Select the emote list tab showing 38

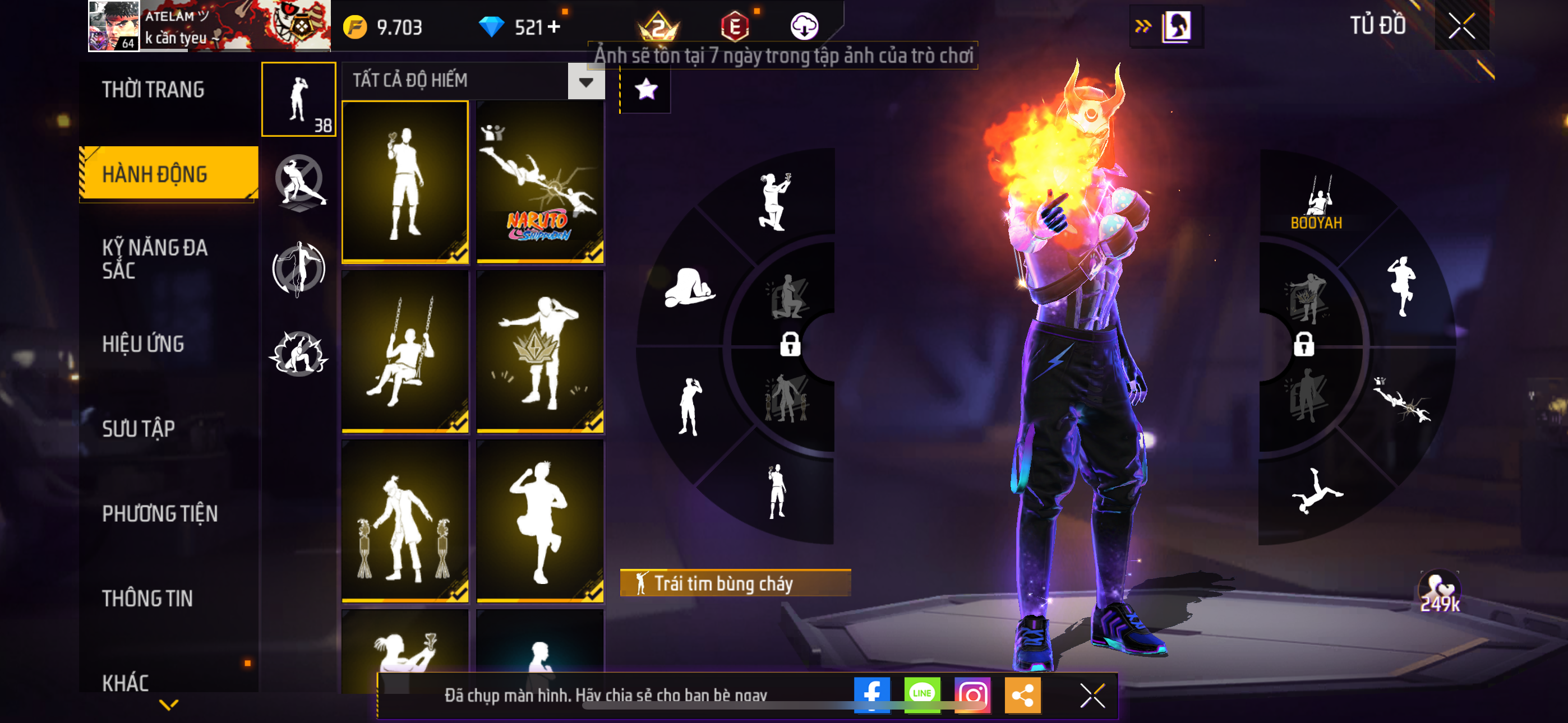tap(298, 99)
